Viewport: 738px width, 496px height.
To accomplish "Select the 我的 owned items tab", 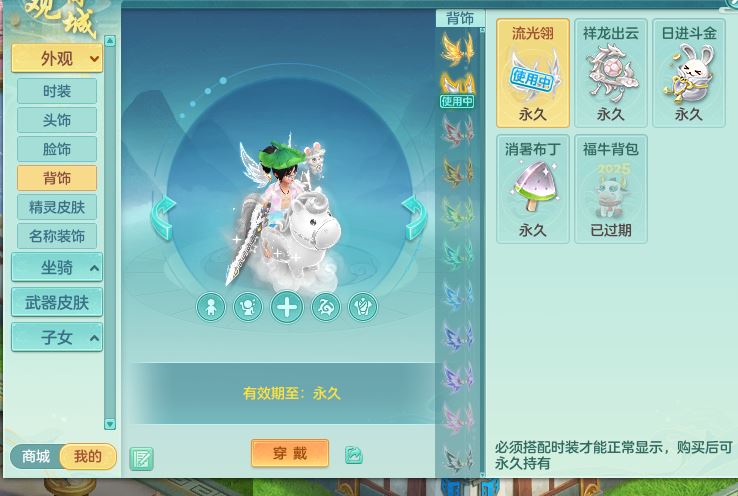I will [88, 457].
